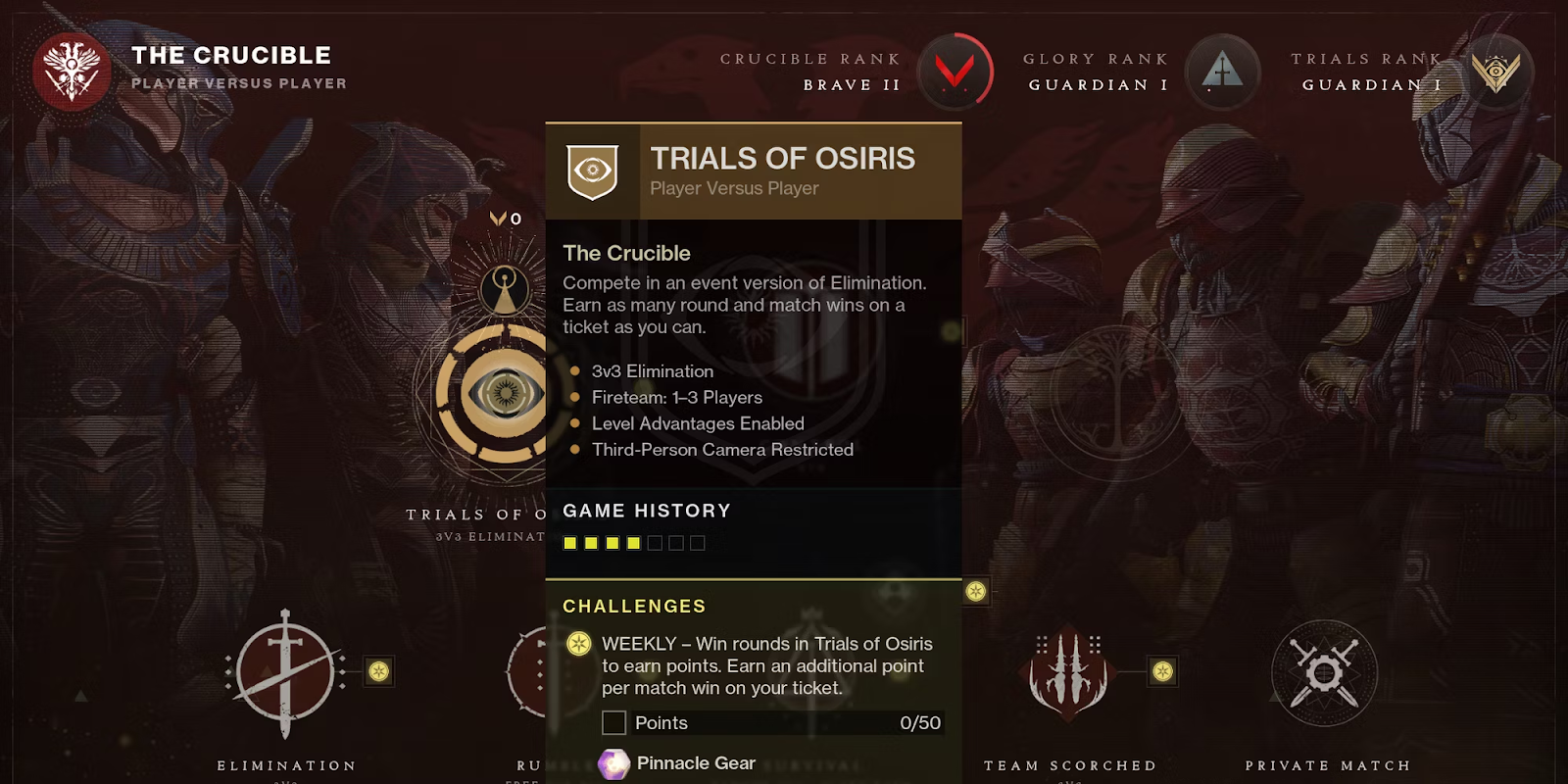Click the challenge marker beside Elimination
The image size is (1568, 784).
click(x=379, y=671)
